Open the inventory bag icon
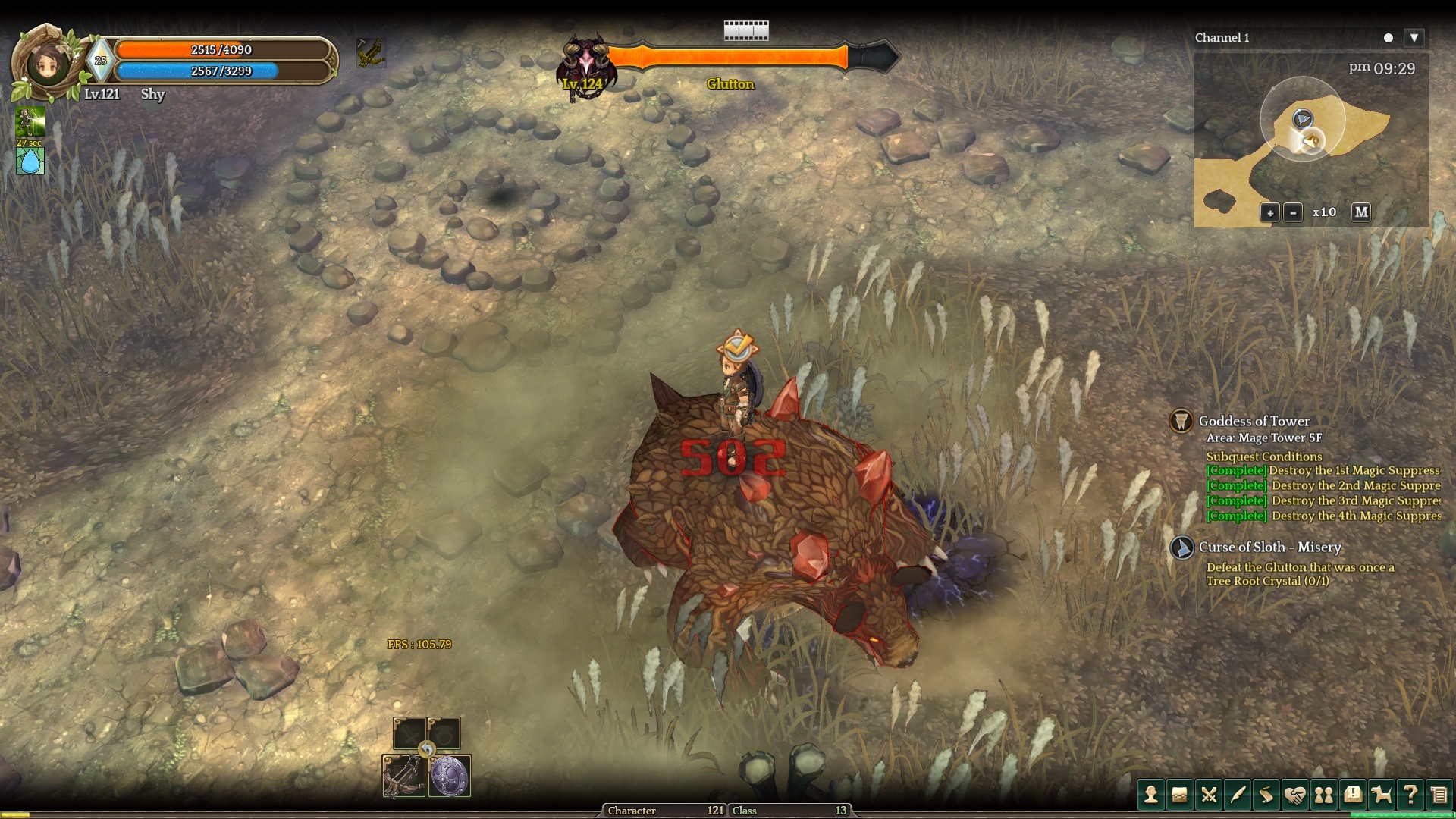The width and height of the screenshot is (1456, 819). point(1179,795)
